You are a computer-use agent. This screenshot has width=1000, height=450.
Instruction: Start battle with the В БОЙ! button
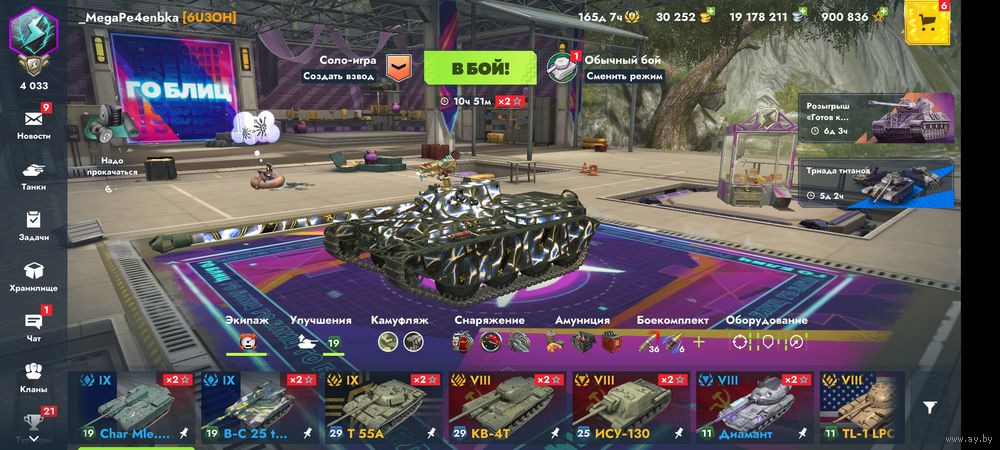[x=480, y=68]
